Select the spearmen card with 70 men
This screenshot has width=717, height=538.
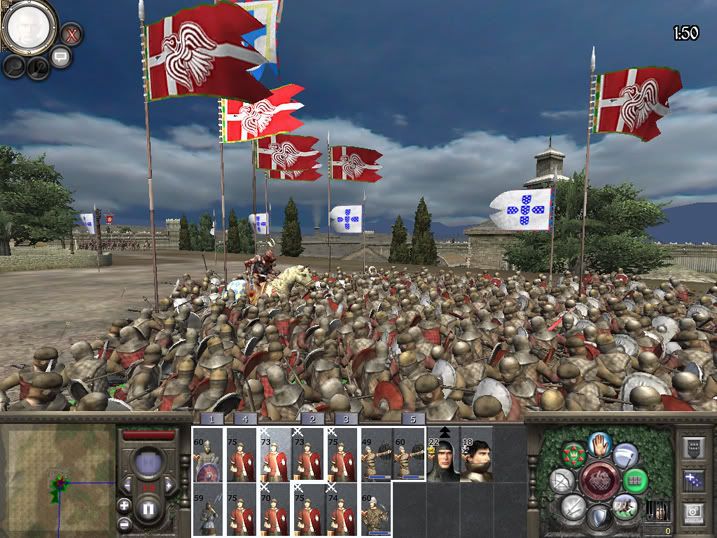pyautogui.click(x=275, y=508)
